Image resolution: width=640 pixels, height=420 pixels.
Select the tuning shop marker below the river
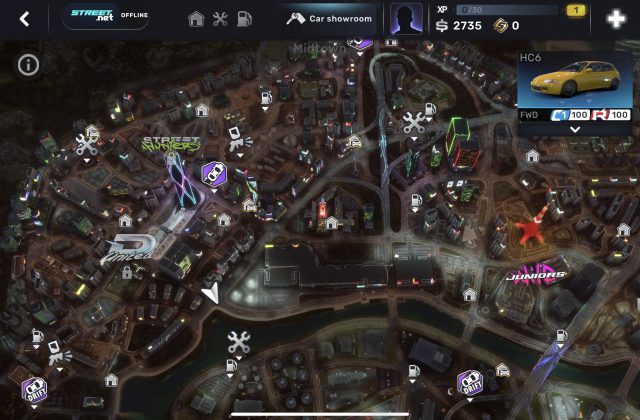[238, 343]
